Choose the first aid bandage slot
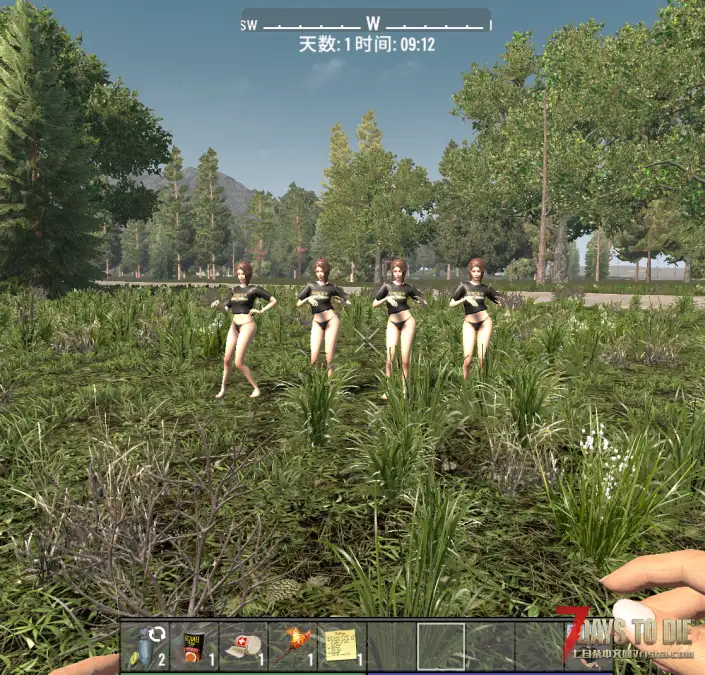 pos(244,645)
